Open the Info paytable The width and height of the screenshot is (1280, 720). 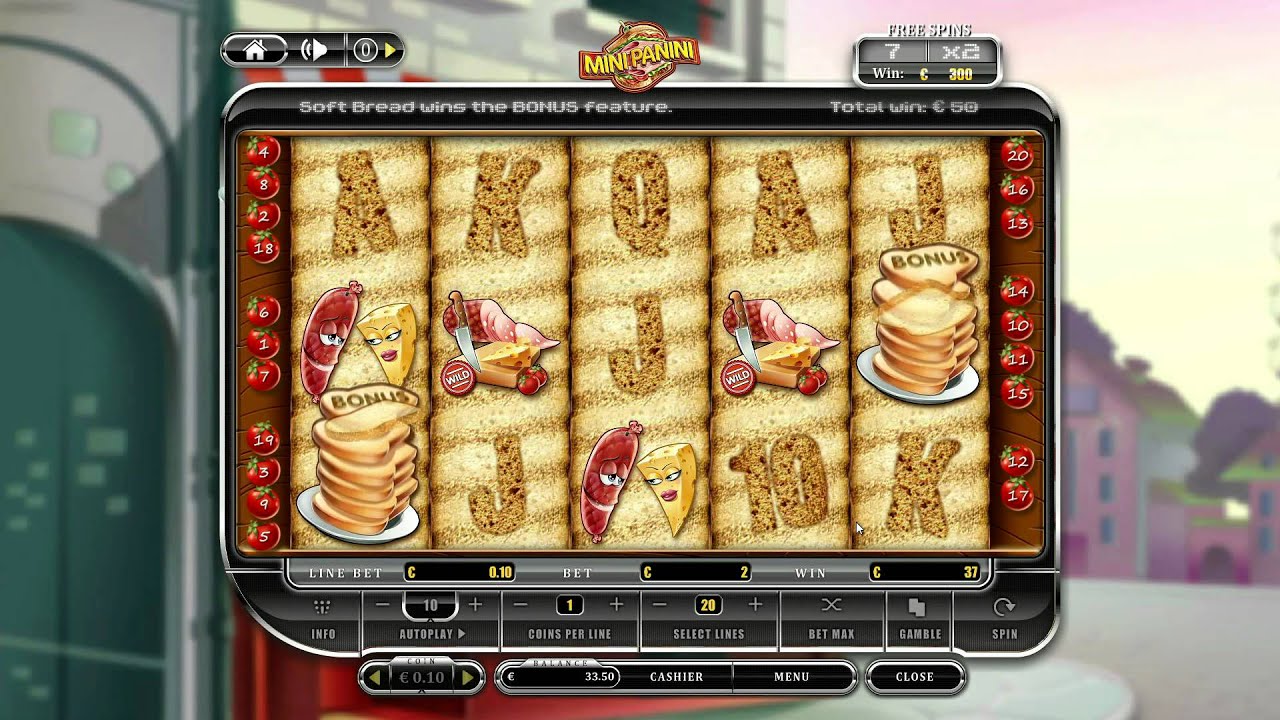pyautogui.click(x=323, y=620)
